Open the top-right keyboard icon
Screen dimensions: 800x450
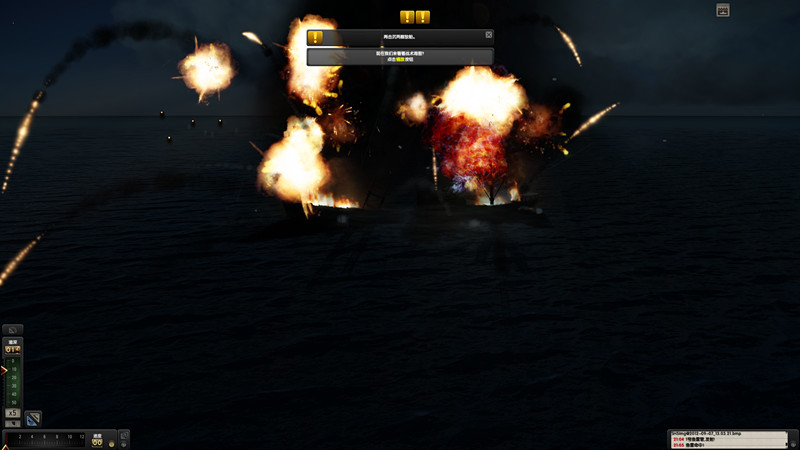723,10
